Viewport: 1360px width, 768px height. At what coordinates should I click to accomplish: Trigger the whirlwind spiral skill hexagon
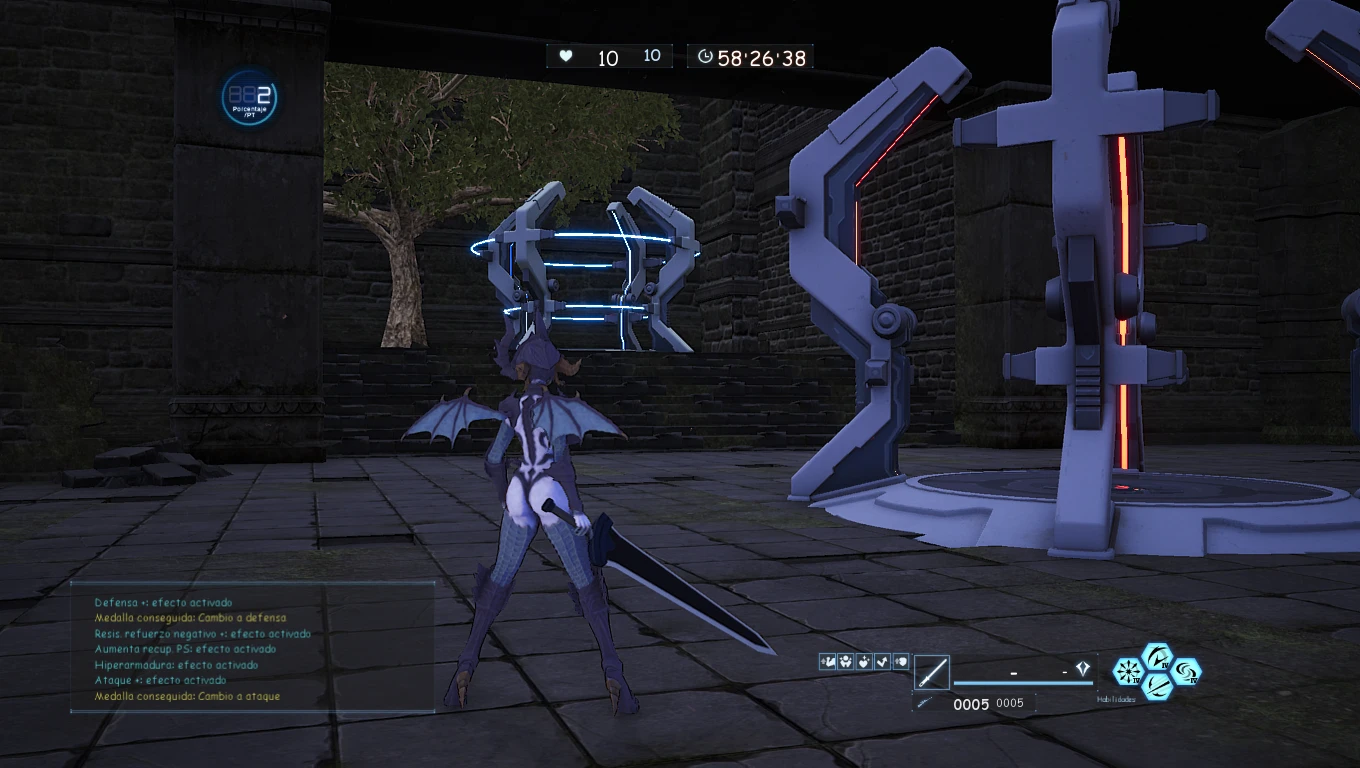click(1186, 671)
